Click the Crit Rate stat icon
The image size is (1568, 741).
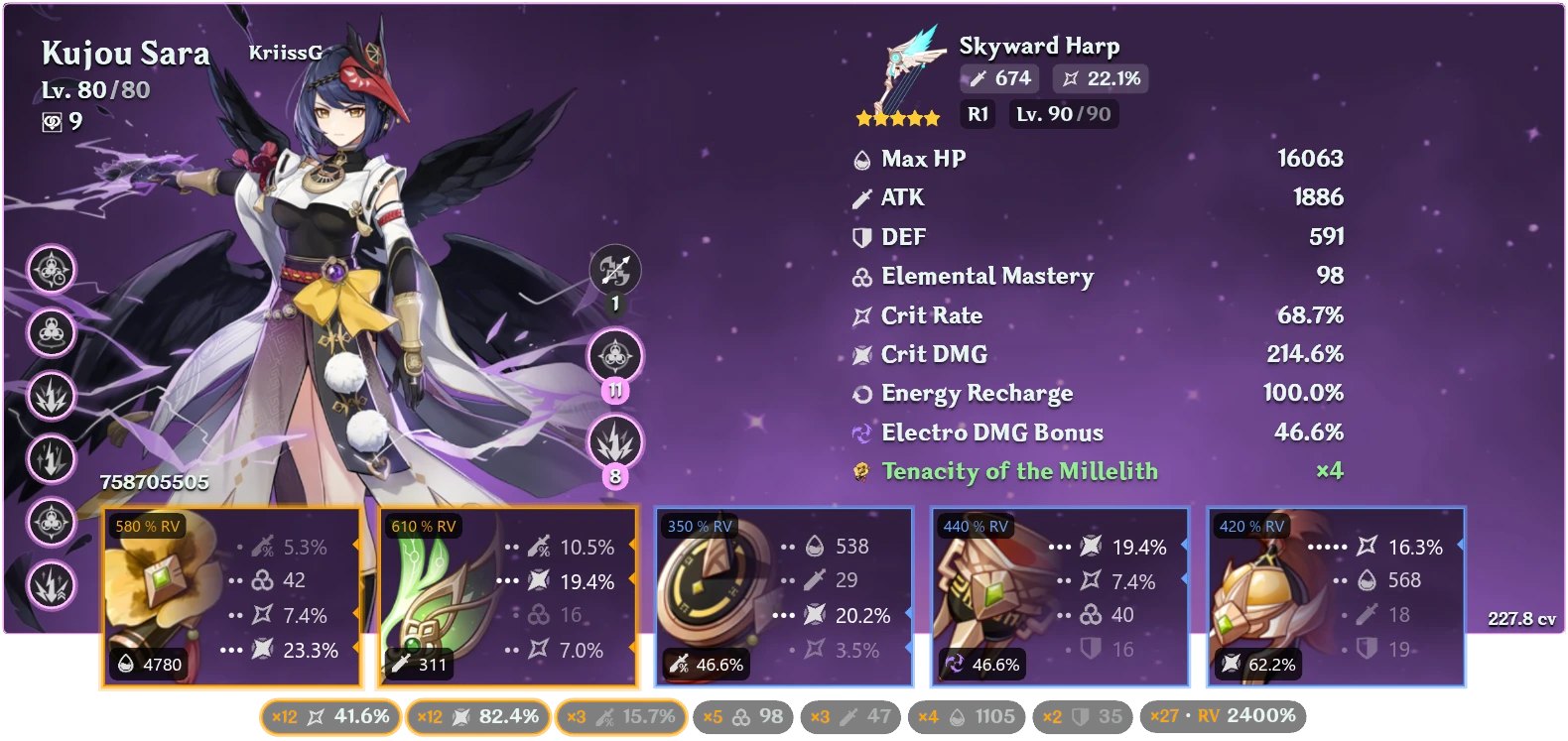pyautogui.click(x=859, y=315)
